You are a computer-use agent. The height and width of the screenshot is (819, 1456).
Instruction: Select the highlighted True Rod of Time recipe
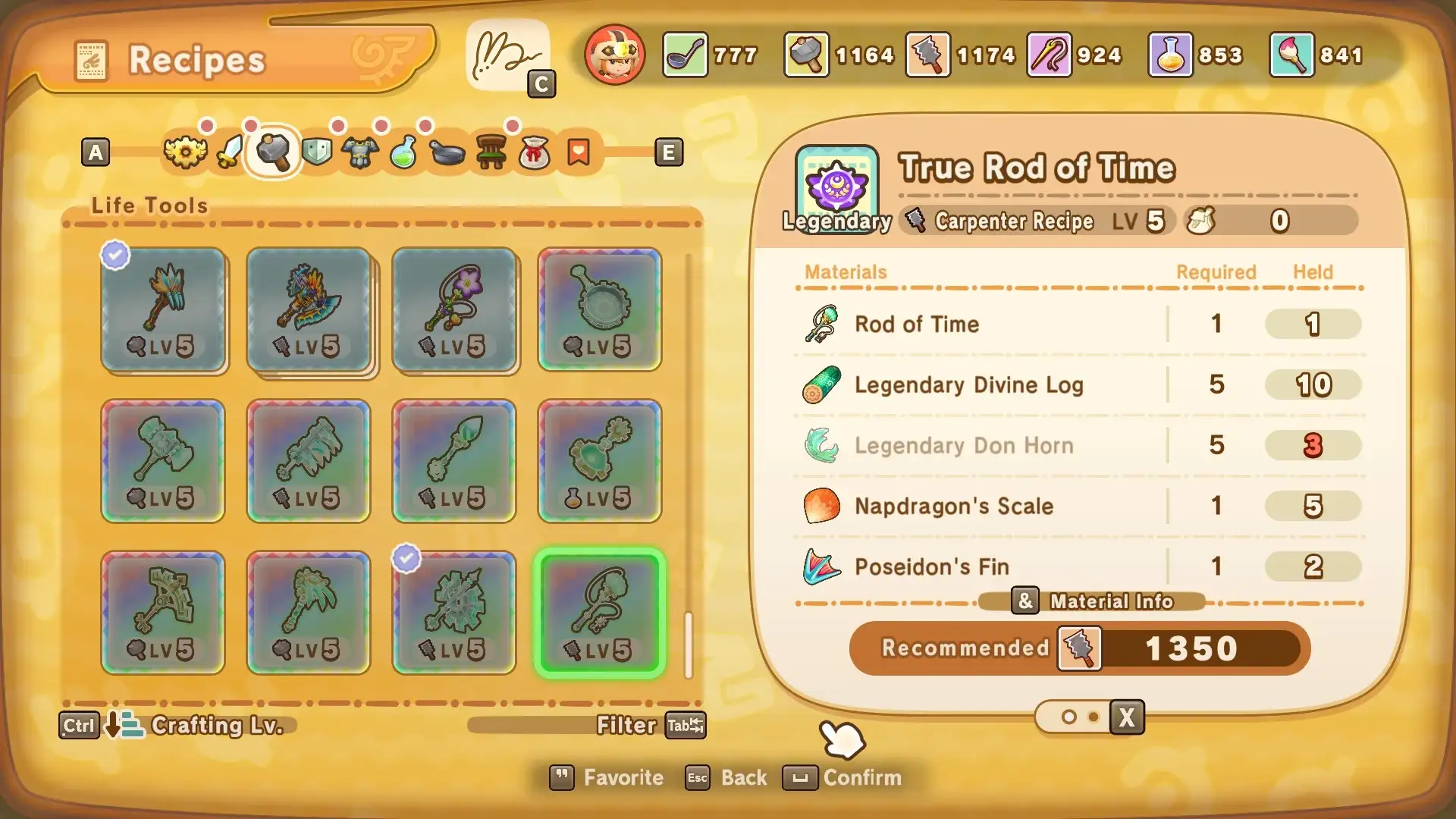pos(600,613)
